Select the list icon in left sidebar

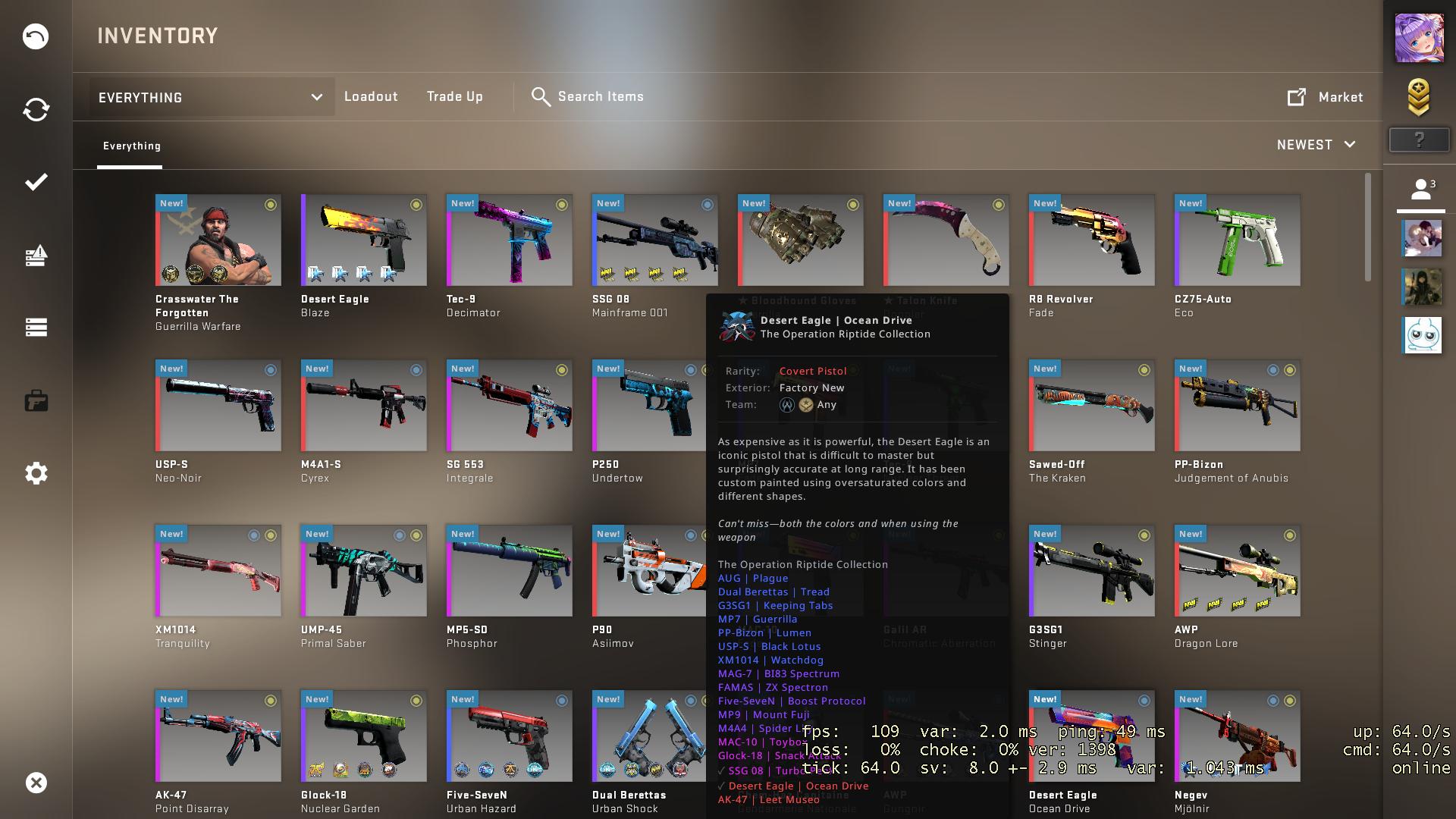[35, 328]
